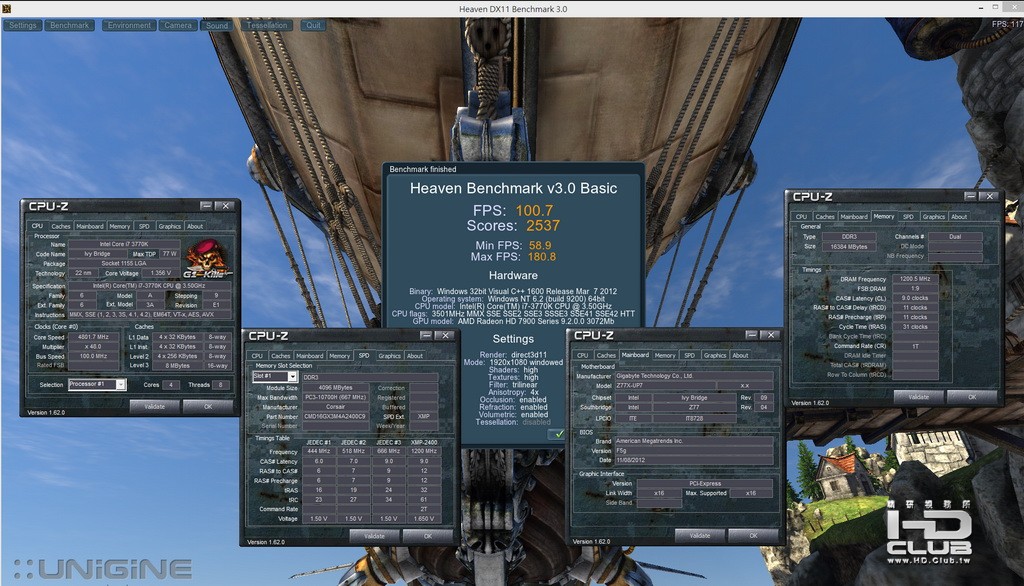Toggle the Sound button
The image size is (1024, 586).
click(217, 25)
